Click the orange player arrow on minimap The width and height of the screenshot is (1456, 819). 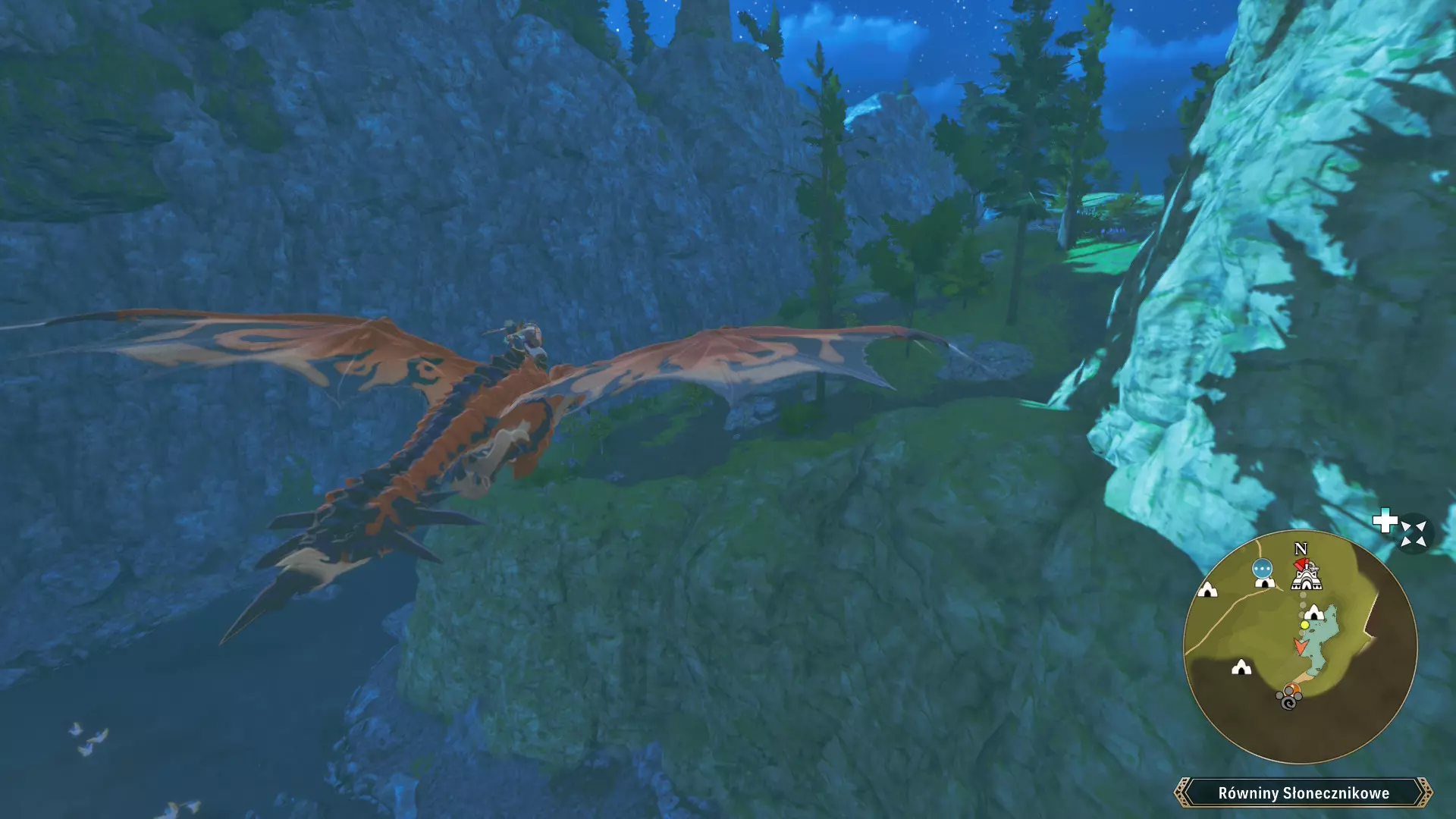point(1301,646)
